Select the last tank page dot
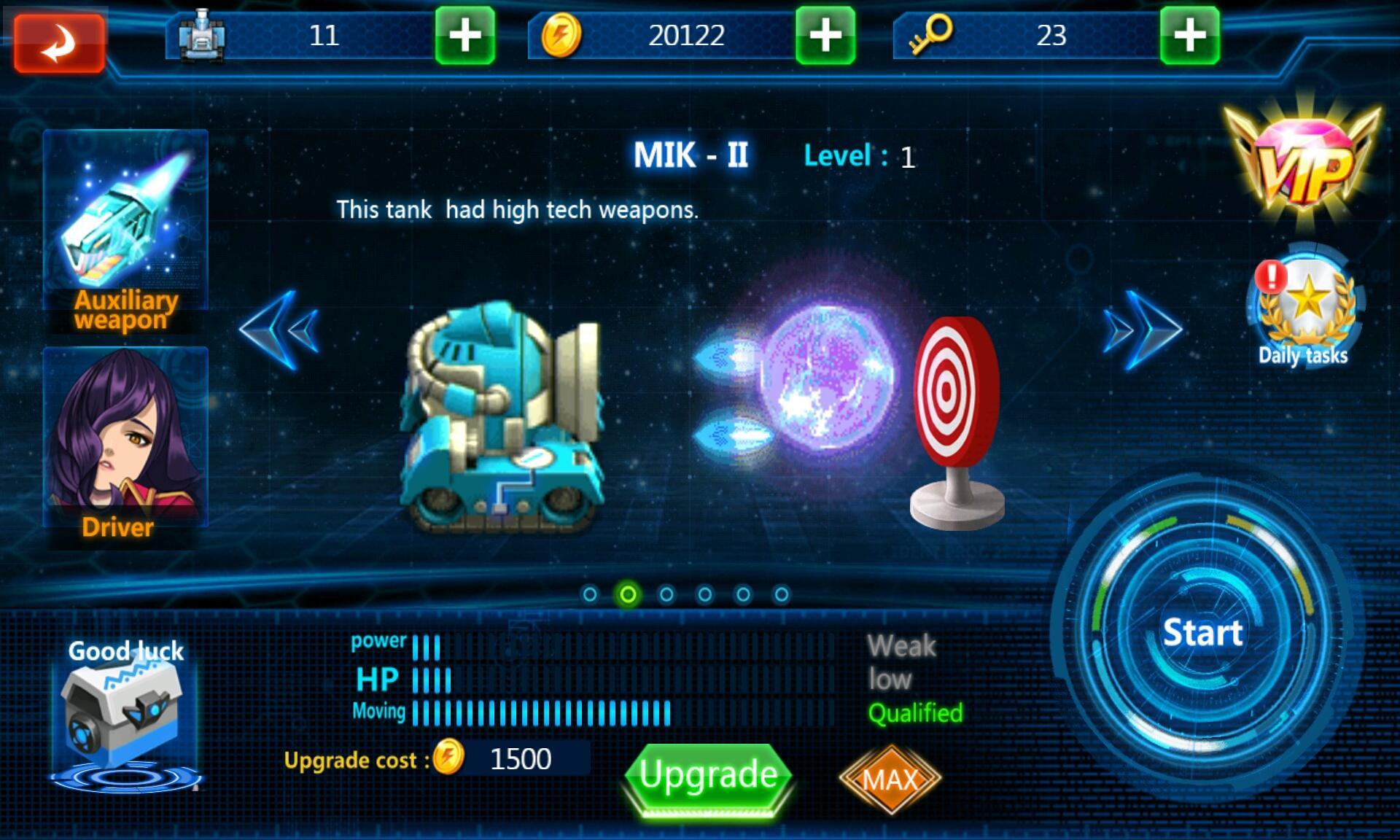The image size is (1400, 840). [781, 595]
